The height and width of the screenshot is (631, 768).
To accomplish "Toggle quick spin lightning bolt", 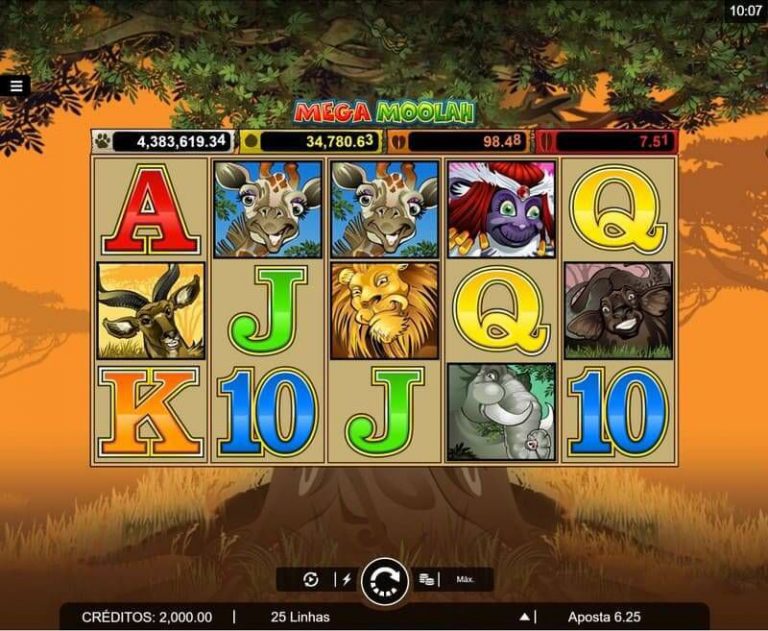I will coord(347,579).
